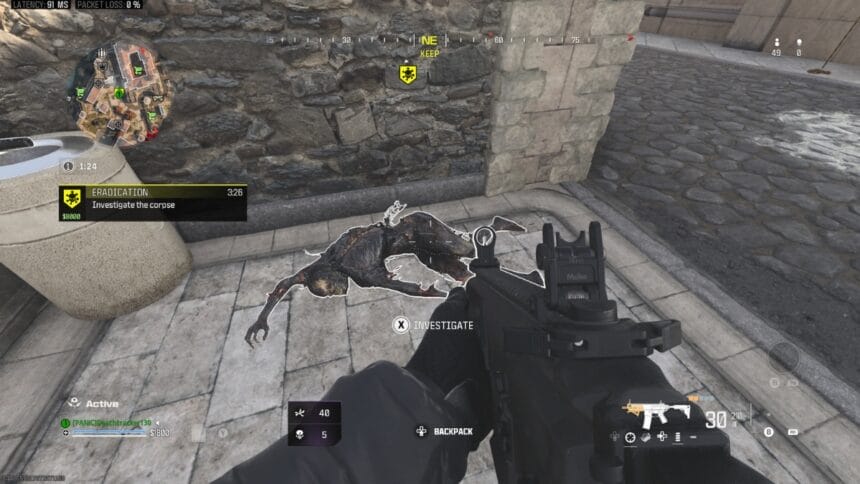Click the Eradication contract skull badge

click(73, 198)
